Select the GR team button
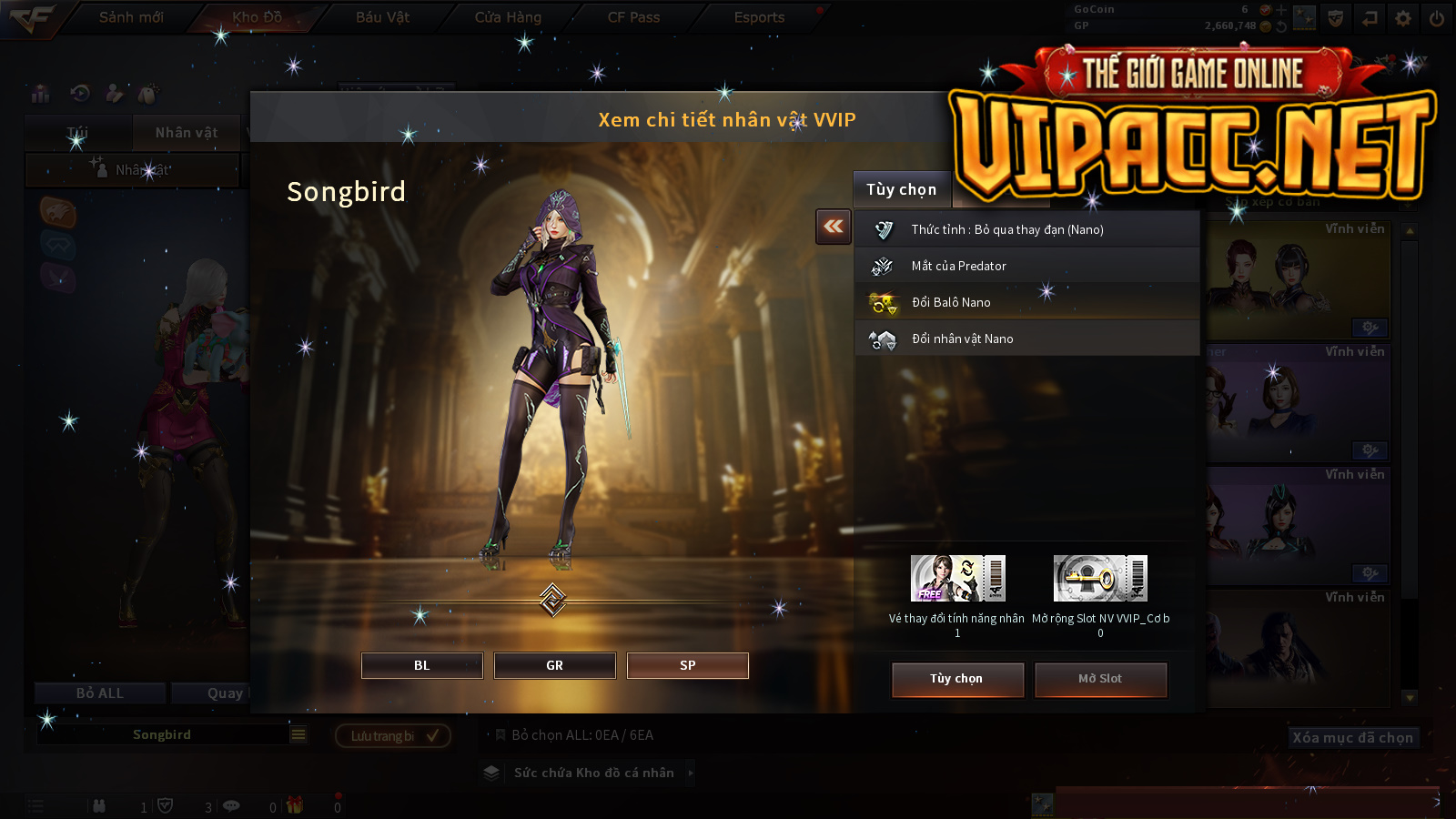The width and height of the screenshot is (1456, 819). 554,665
